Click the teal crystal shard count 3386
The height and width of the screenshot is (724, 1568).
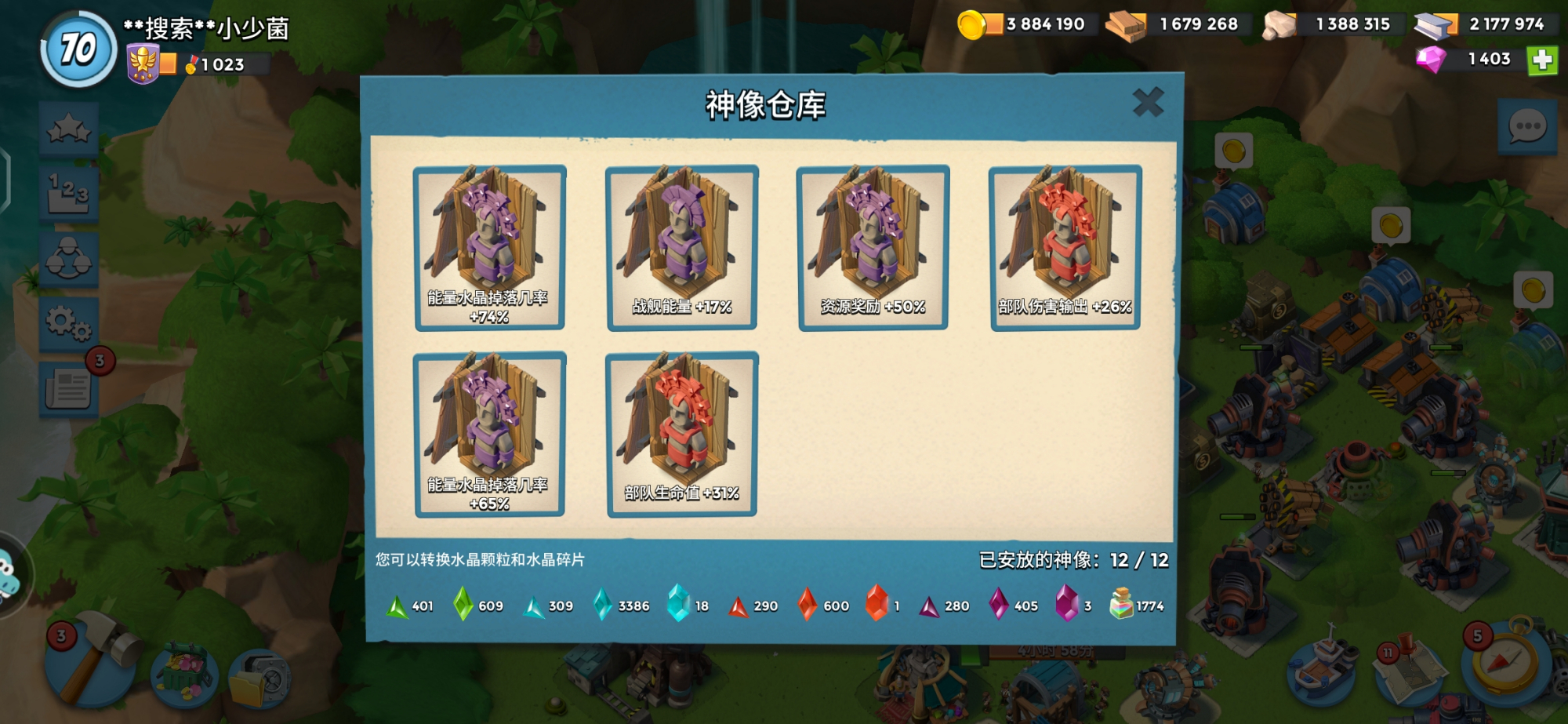point(619,606)
